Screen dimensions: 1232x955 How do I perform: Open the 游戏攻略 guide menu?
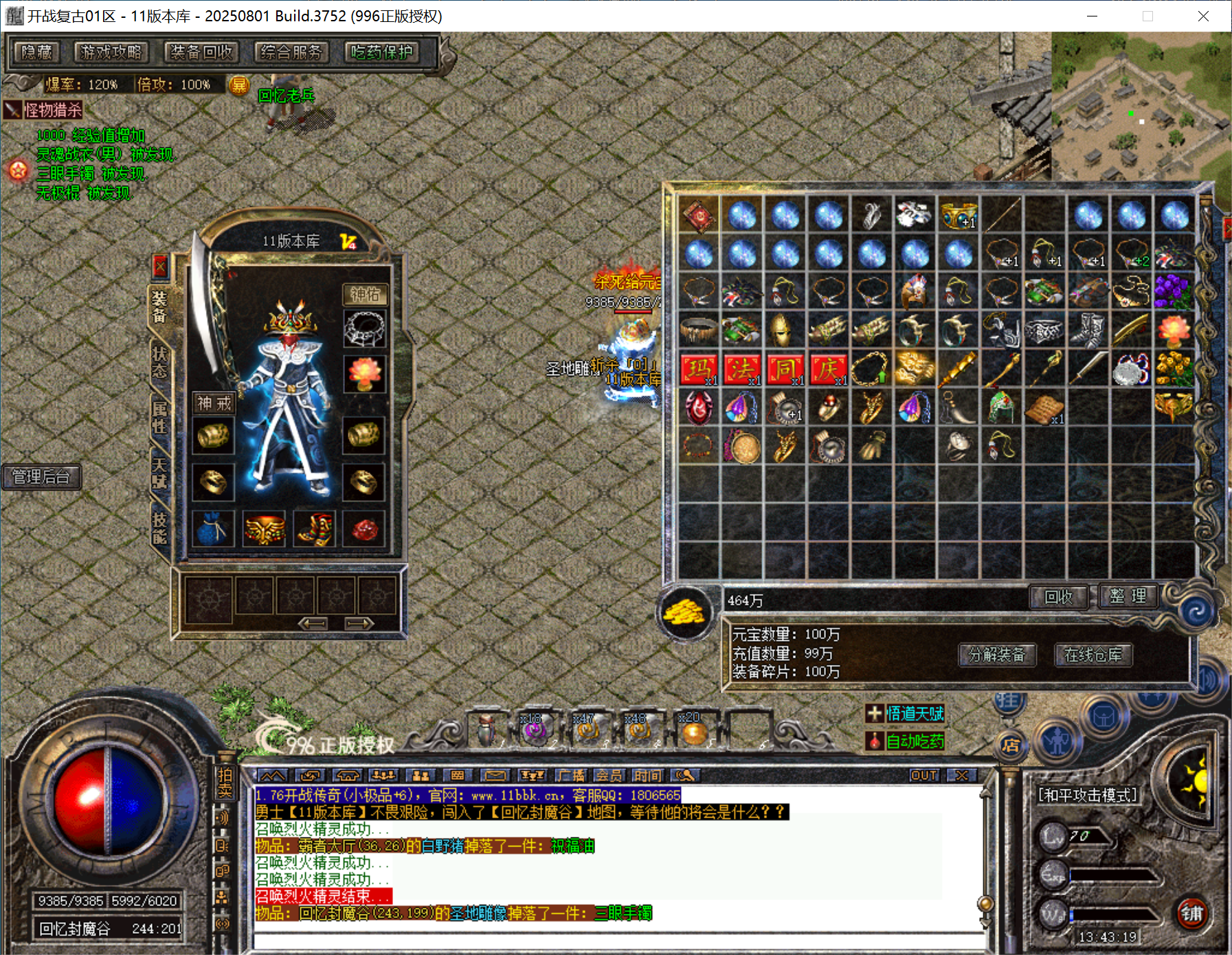(x=111, y=52)
